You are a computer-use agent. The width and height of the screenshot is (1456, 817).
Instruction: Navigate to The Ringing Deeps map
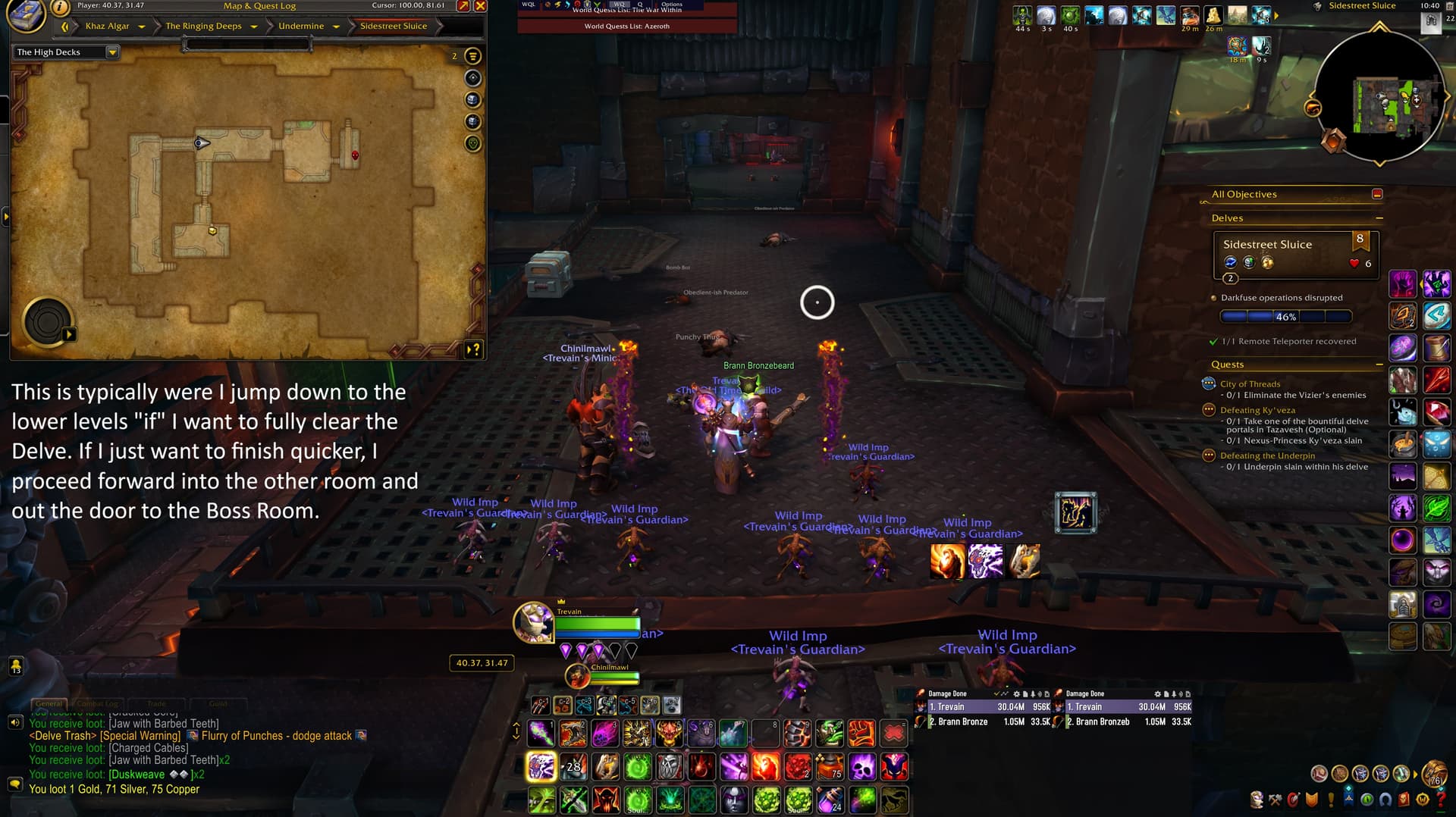point(203,27)
